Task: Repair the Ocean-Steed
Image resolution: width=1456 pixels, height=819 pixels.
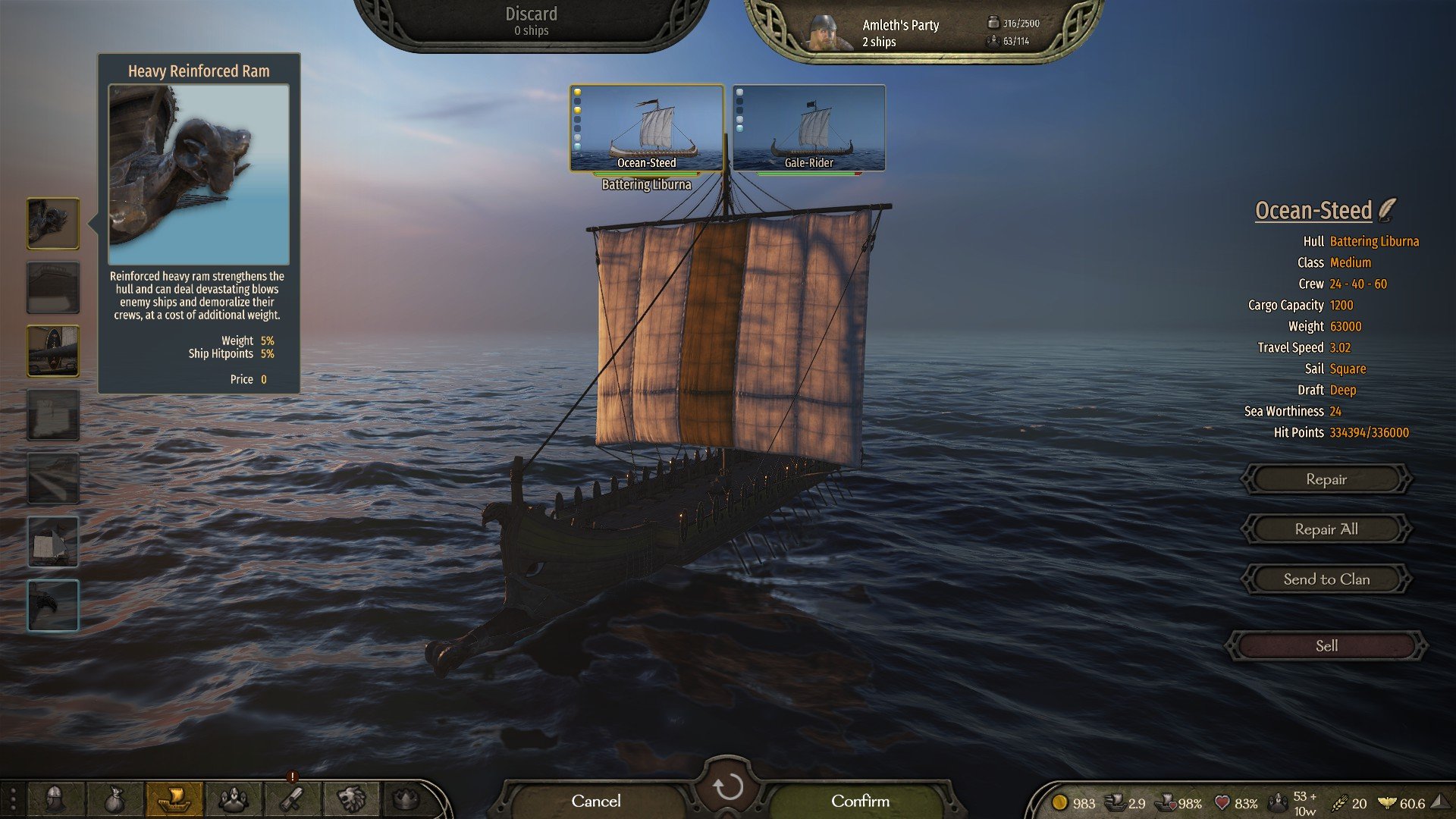Action: [x=1326, y=479]
